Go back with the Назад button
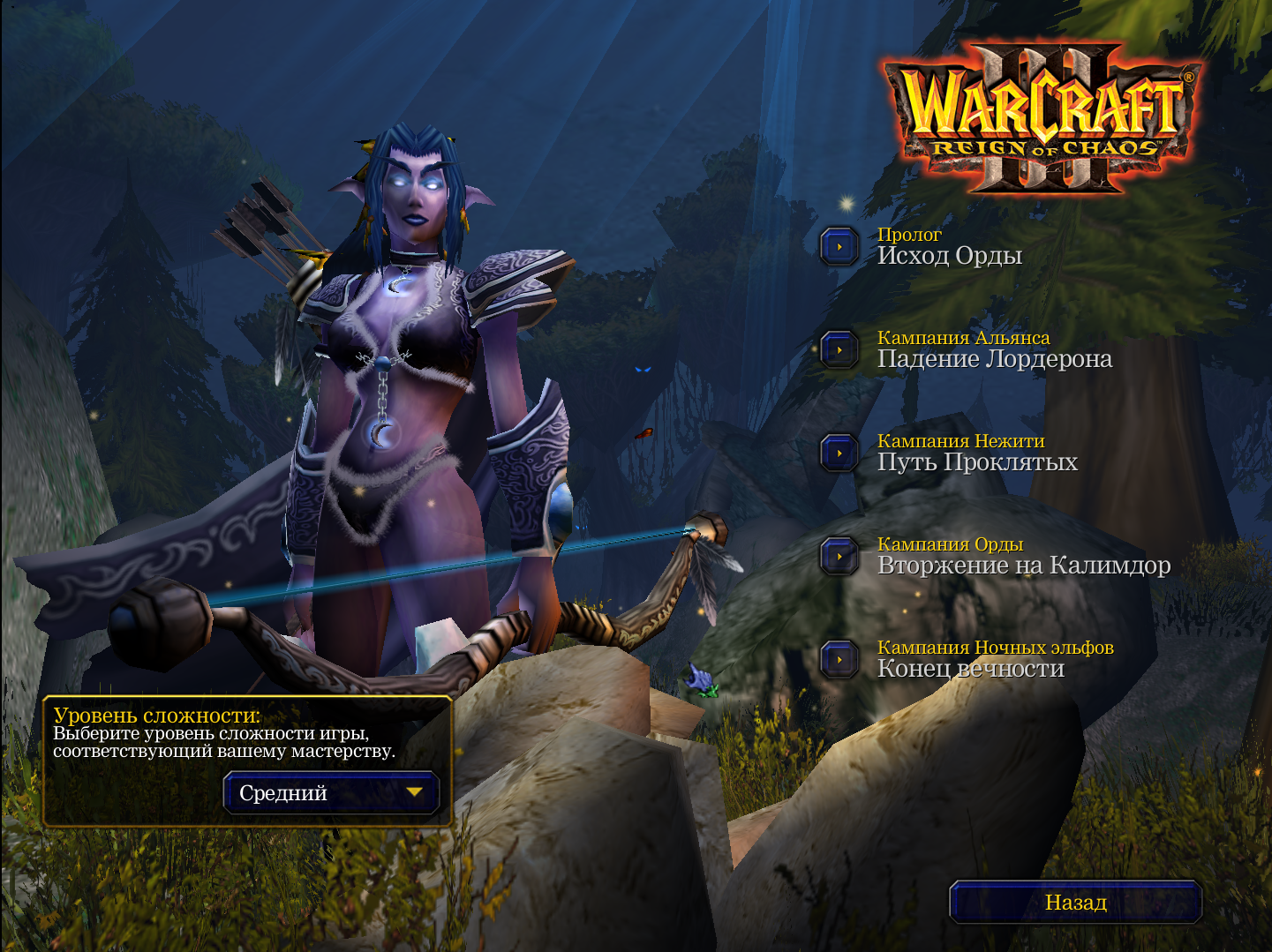Image resolution: width=1272 pixels, height=952 pixels. pyautogui.click(x=1075, y=903)
